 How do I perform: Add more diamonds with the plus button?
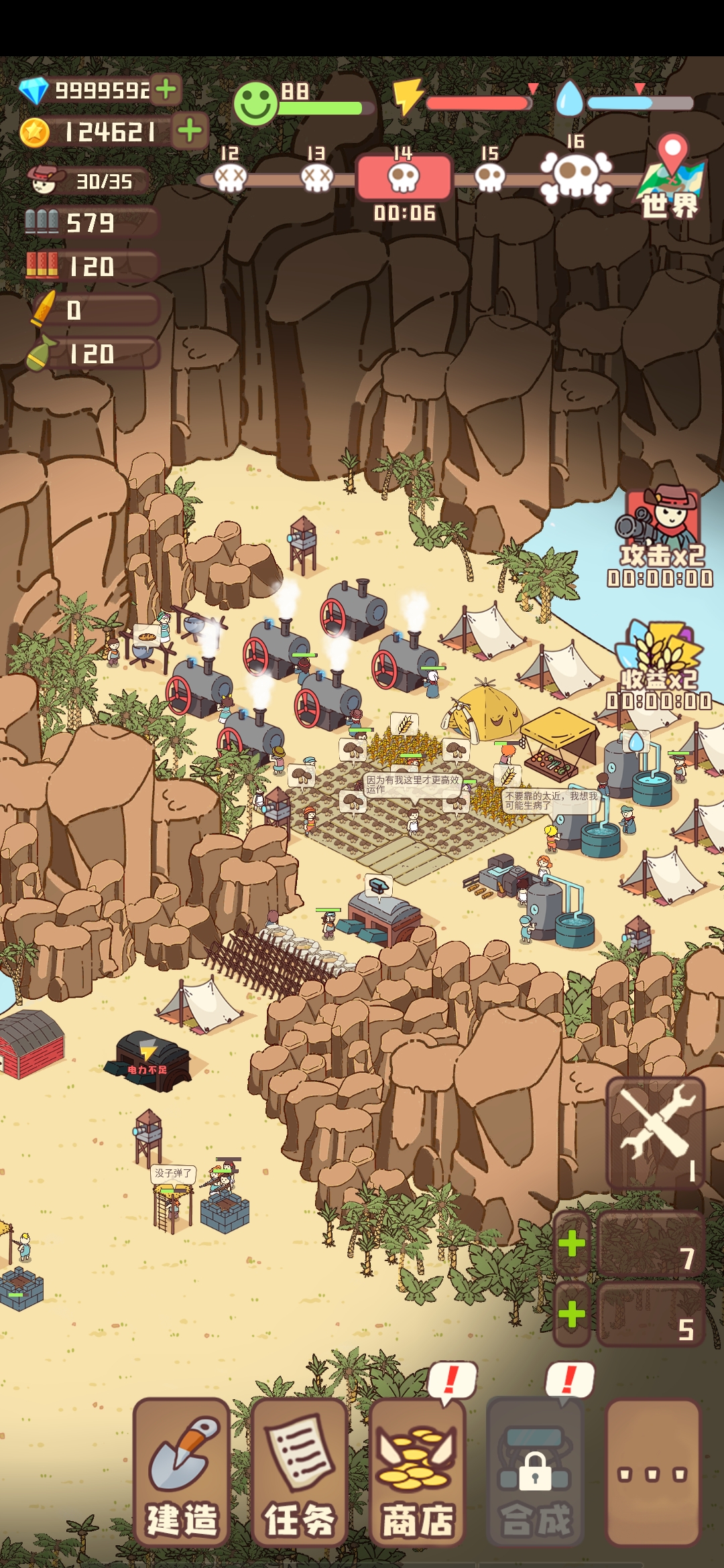[166, 88]
